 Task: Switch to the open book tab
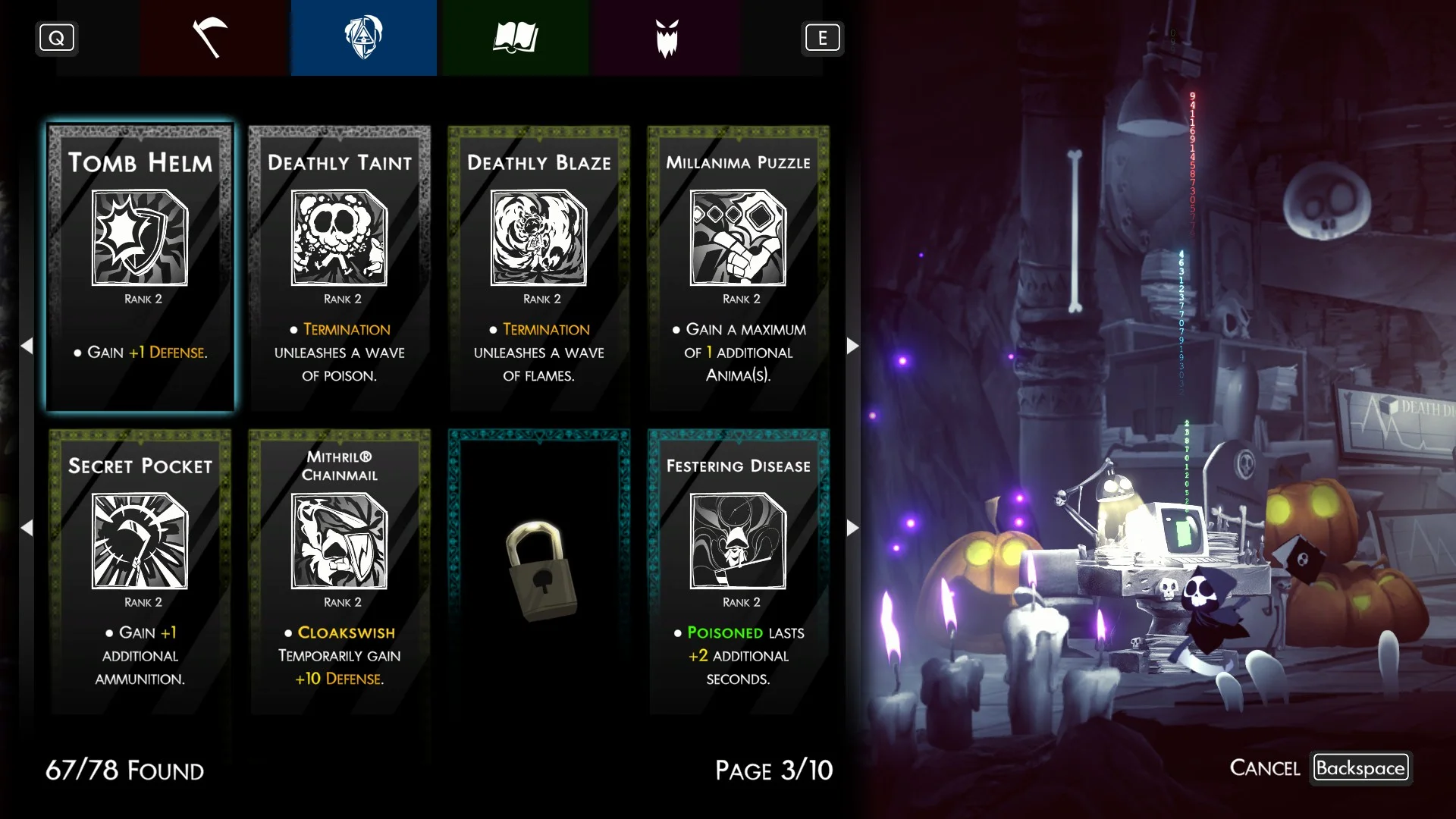[515, 38]
